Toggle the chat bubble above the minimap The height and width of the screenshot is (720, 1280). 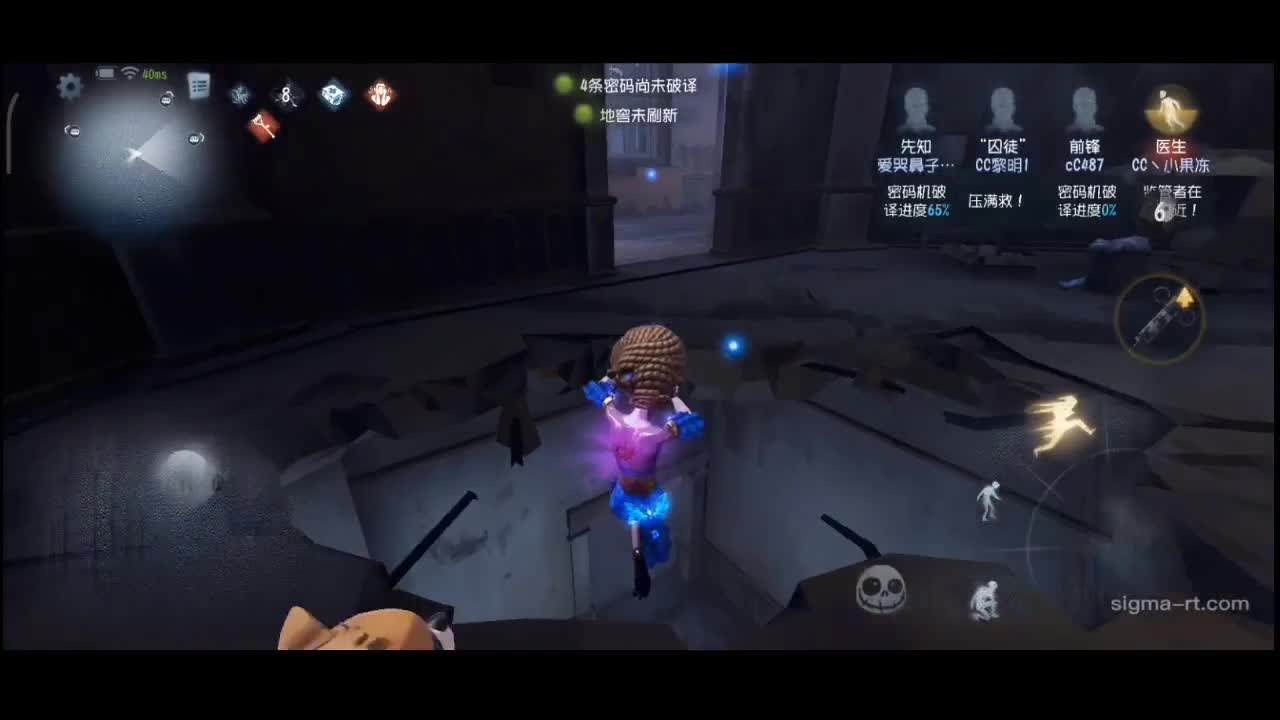coord(165,99)
